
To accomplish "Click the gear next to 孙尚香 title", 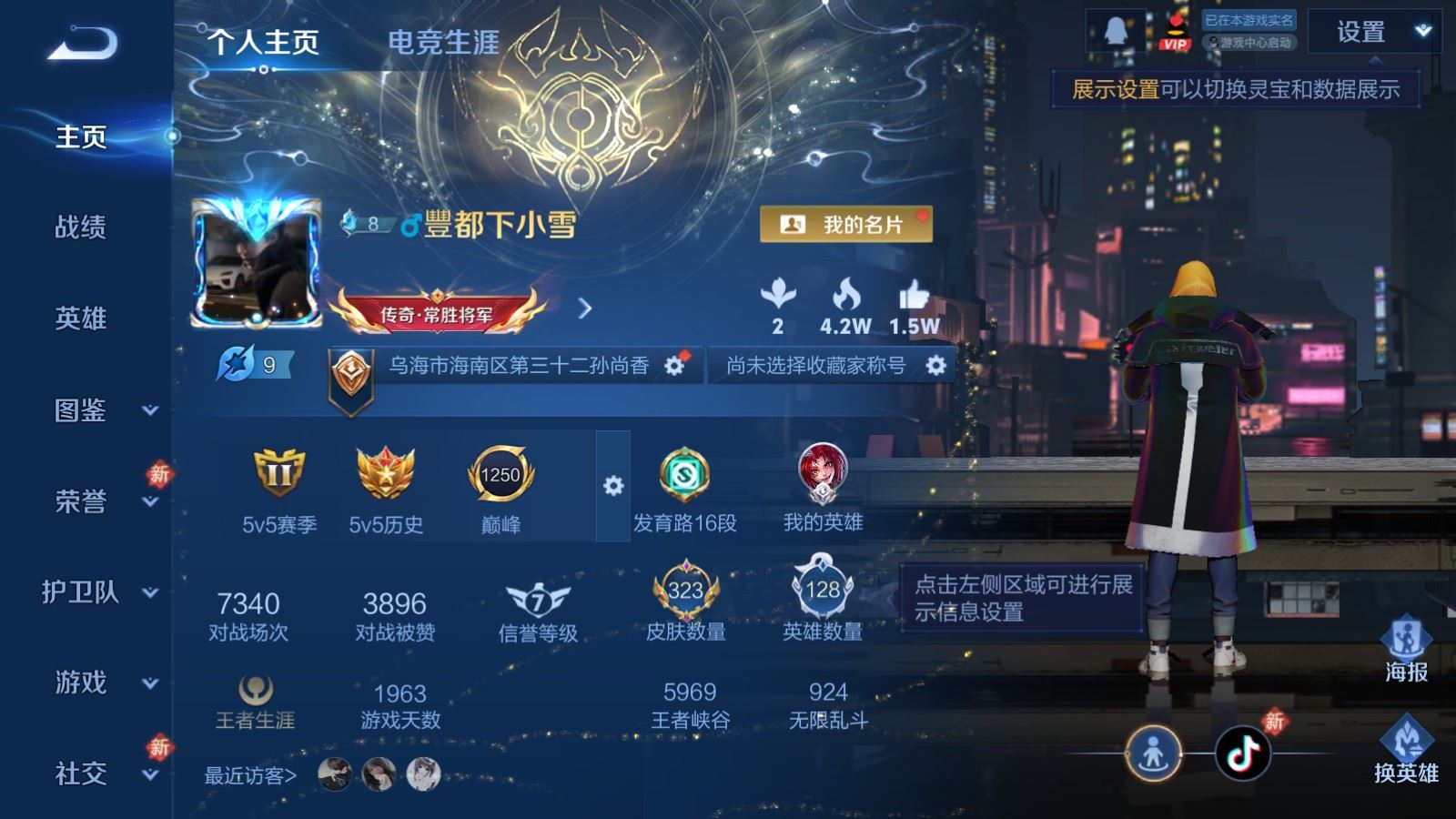I will (674, 364).
